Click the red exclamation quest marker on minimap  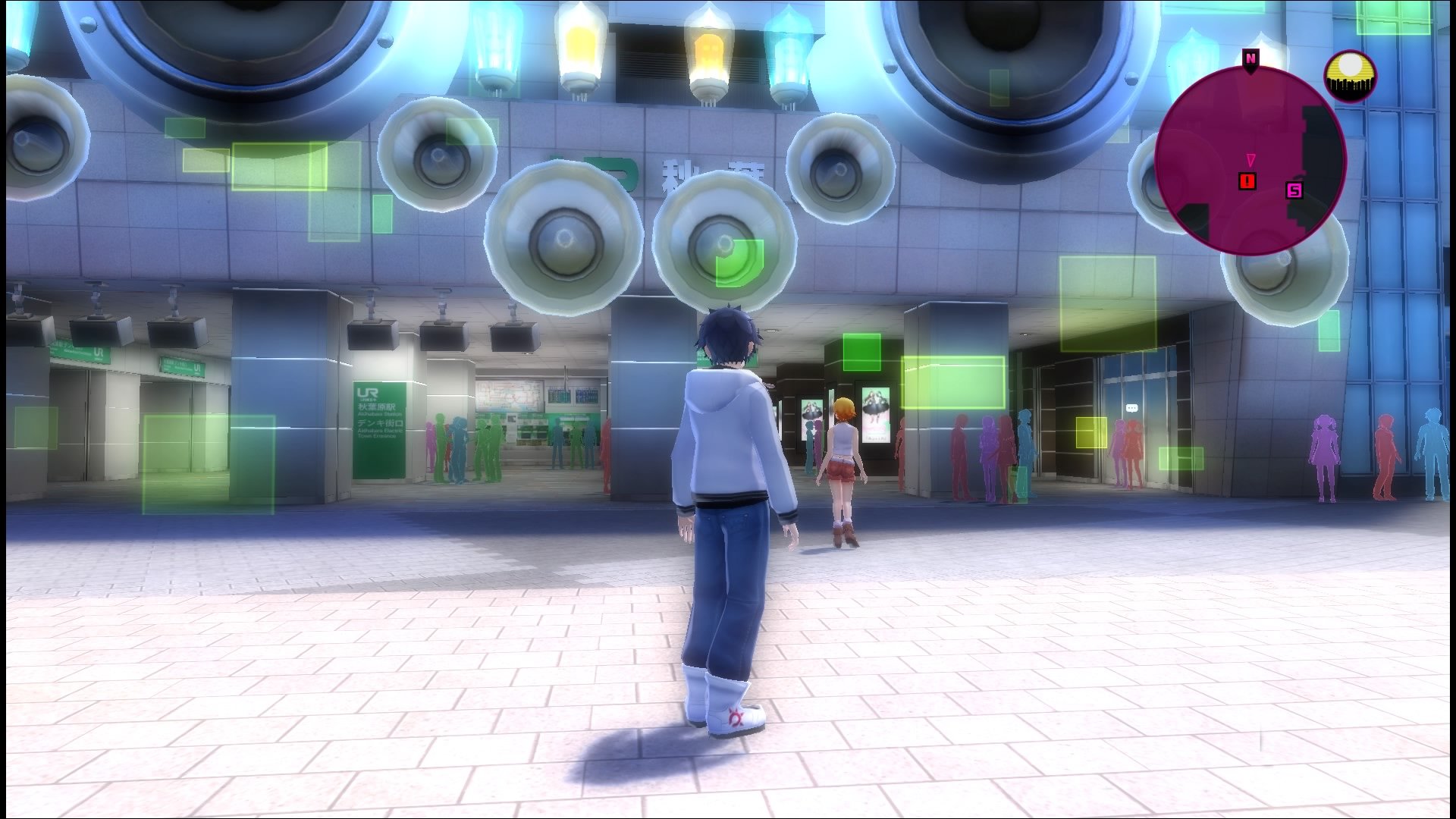click(x=1247, y=180)
